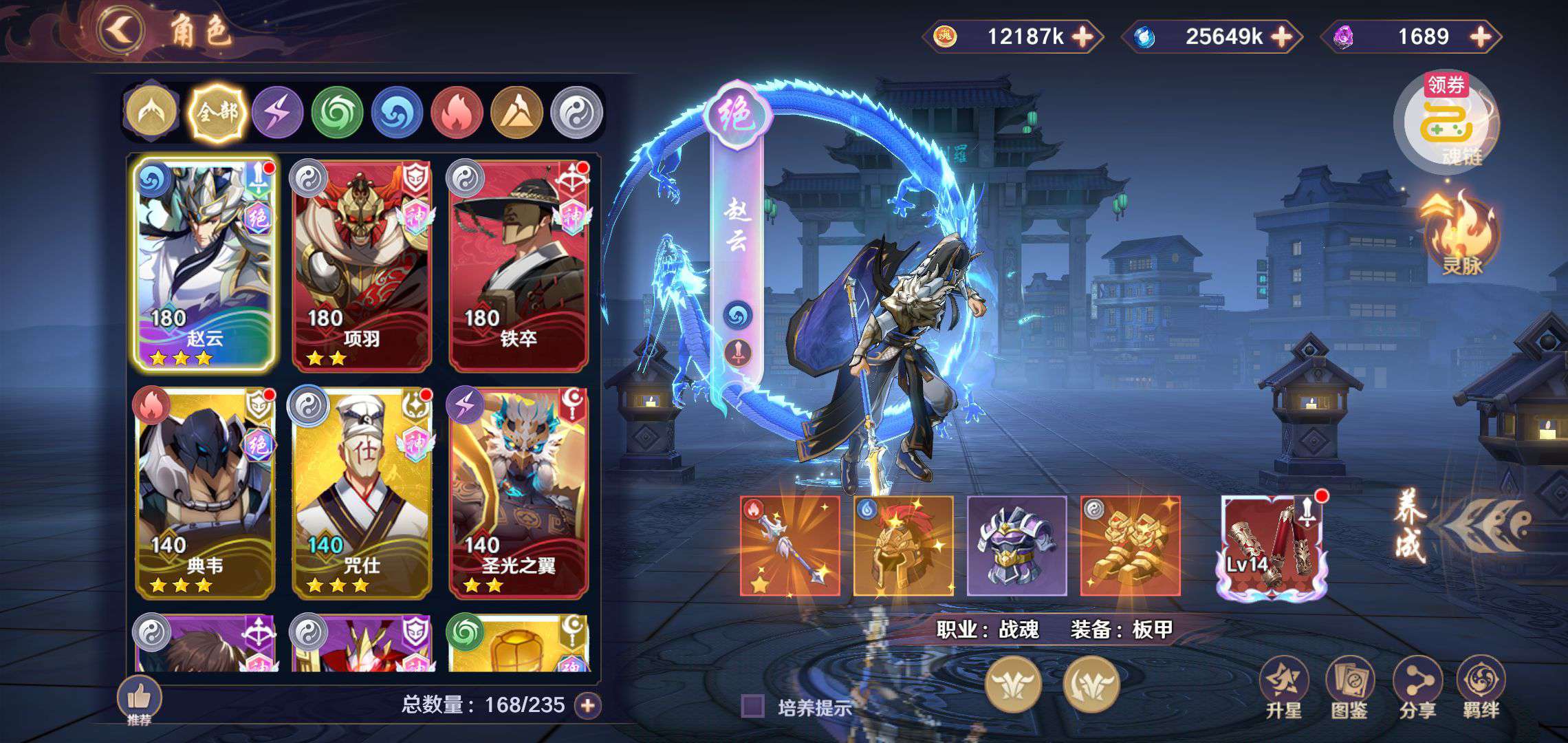Filter characters by lightning element
This screenshot has height=743, width=1568.
coord(277,112)
